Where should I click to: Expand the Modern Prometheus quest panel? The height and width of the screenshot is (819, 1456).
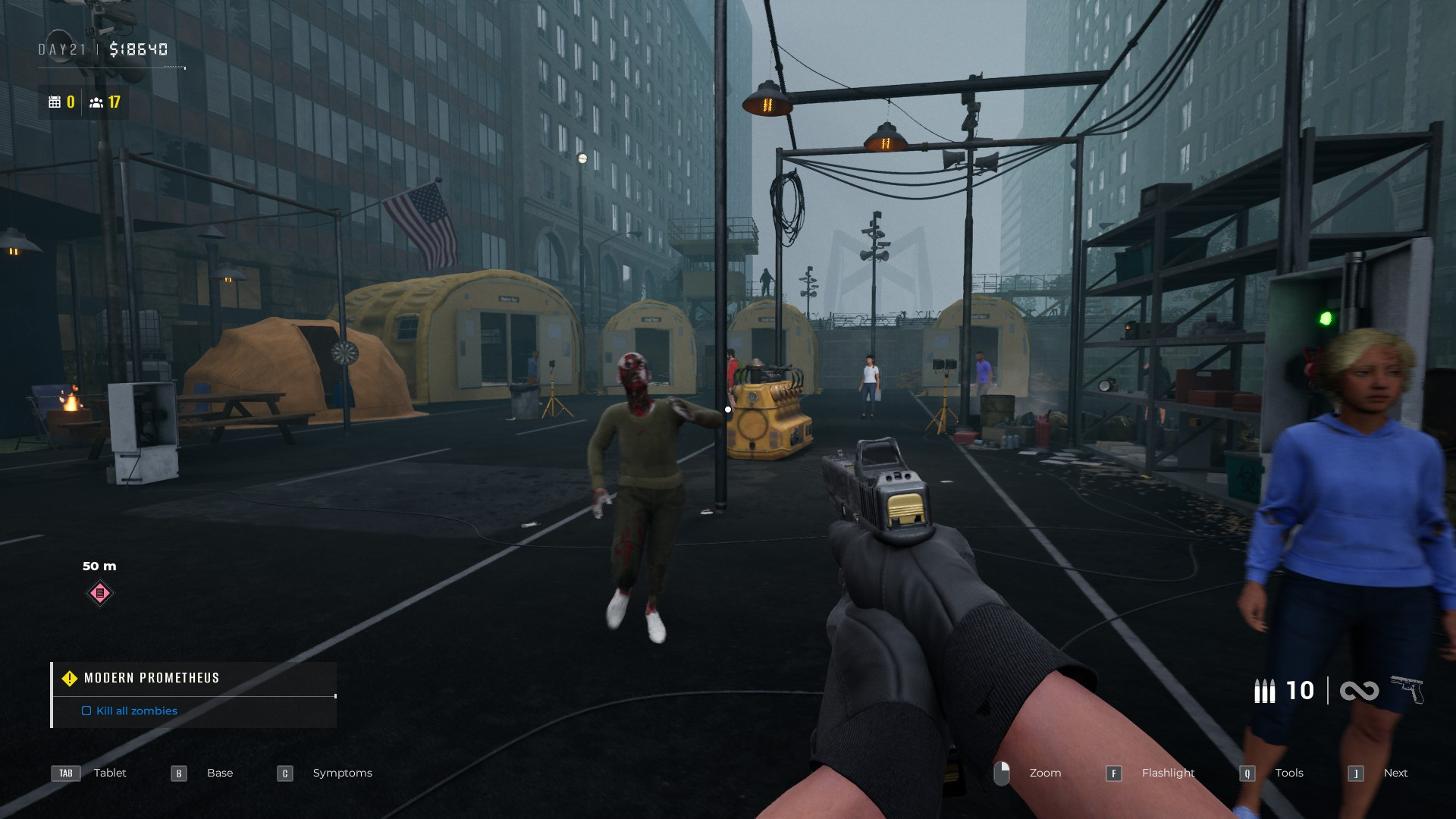click(x=151, y=678)
